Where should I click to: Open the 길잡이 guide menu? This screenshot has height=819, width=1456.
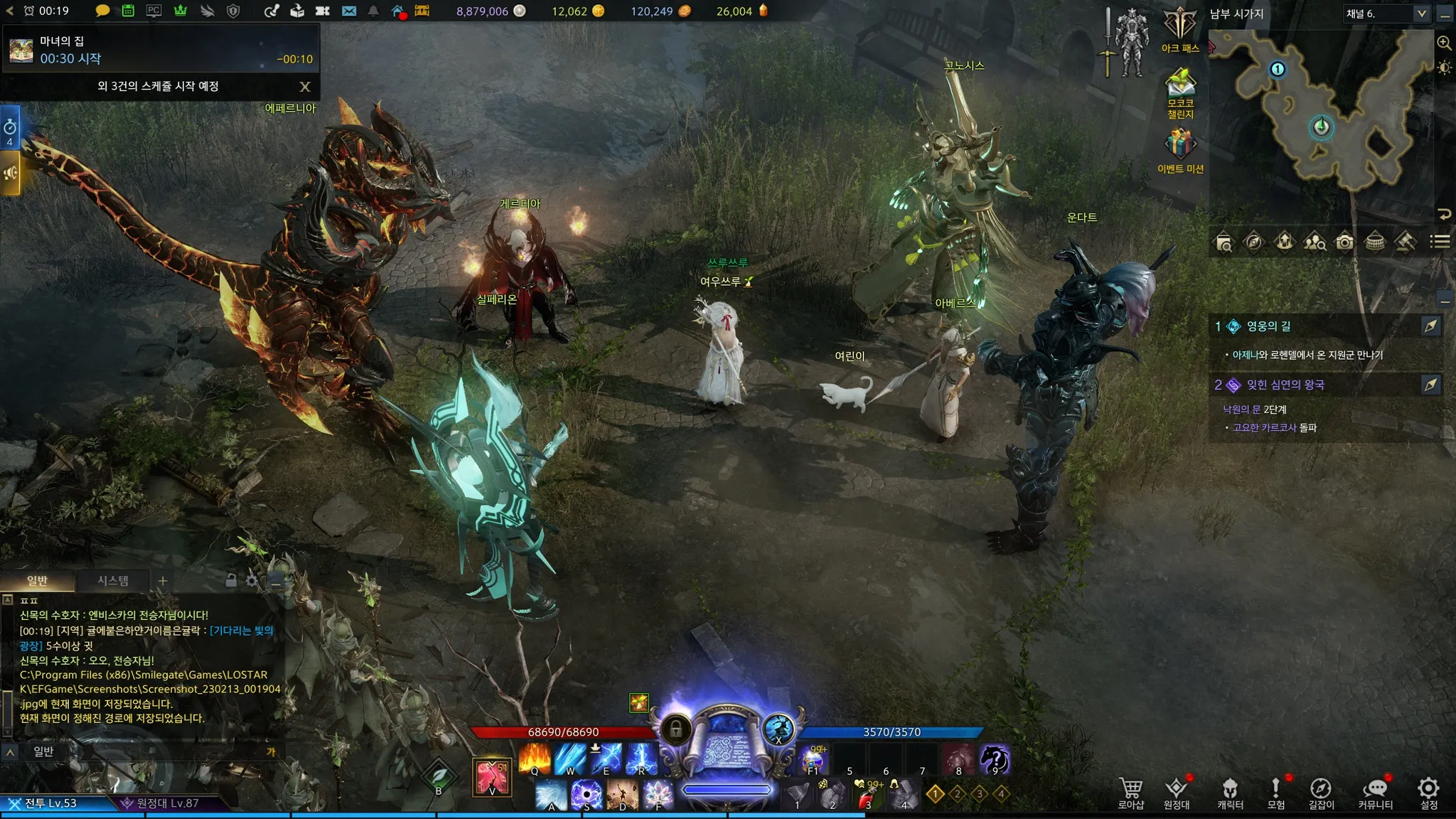click(1321, 792)
